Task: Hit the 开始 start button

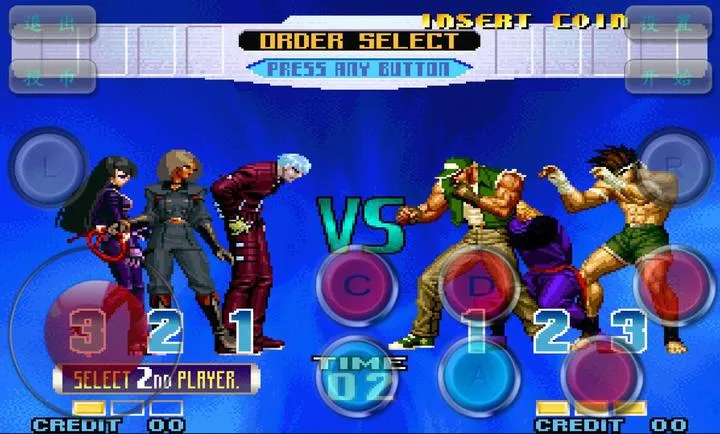Action: click(667, 77)
